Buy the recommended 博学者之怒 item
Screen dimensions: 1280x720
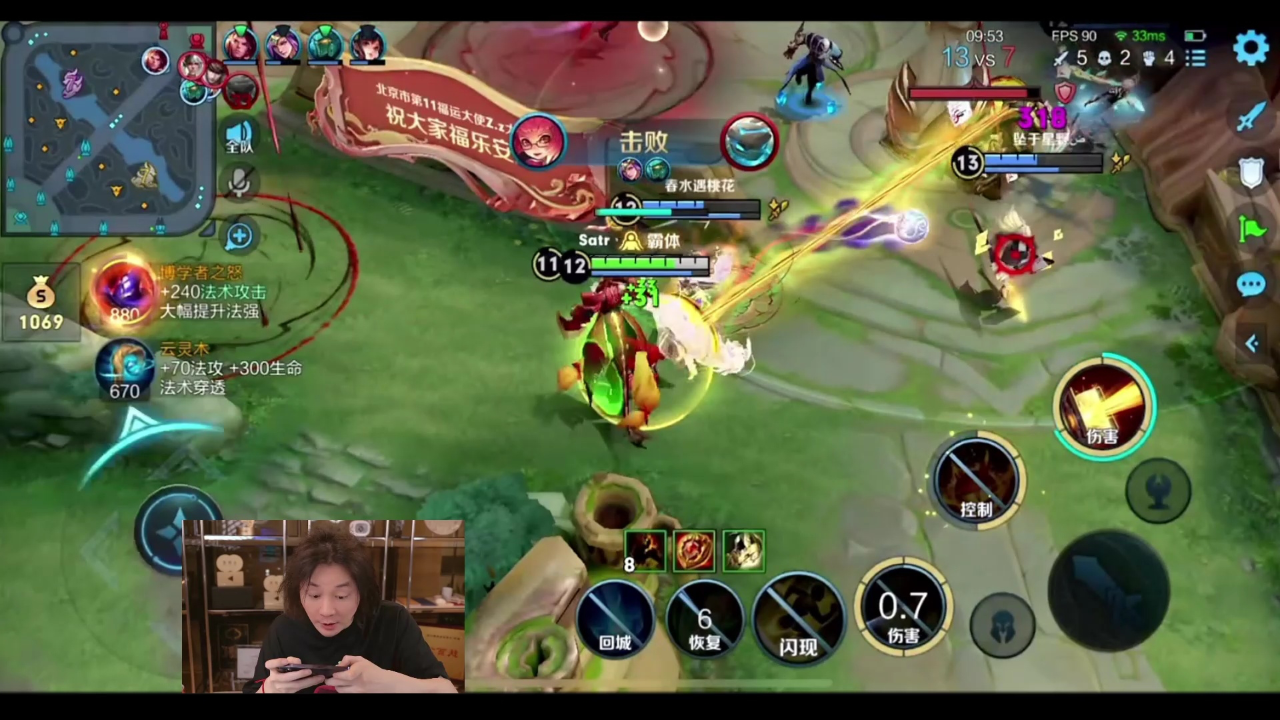tap(125, 292)
